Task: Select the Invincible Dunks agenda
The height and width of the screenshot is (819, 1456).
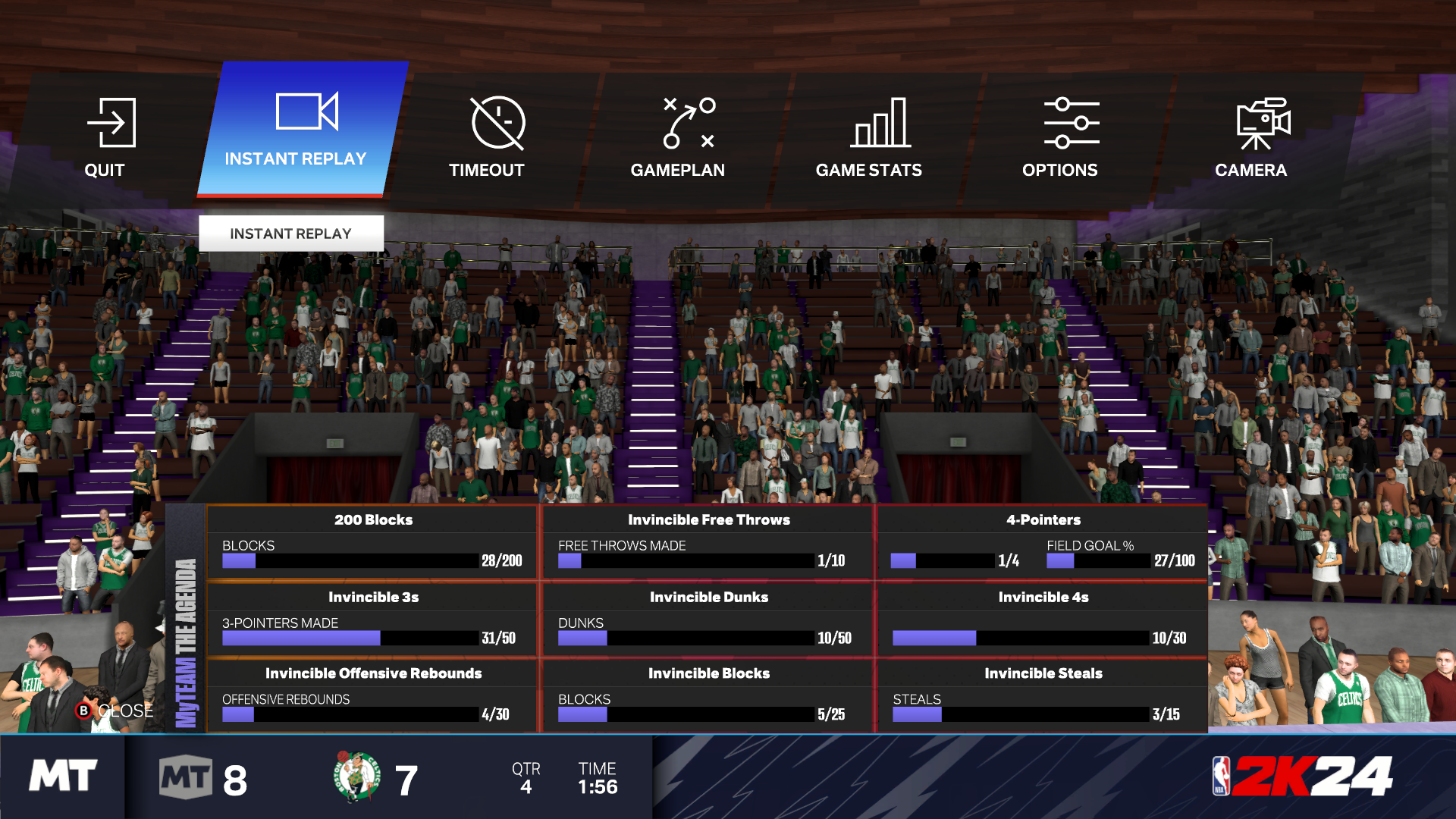Action: 708,620
